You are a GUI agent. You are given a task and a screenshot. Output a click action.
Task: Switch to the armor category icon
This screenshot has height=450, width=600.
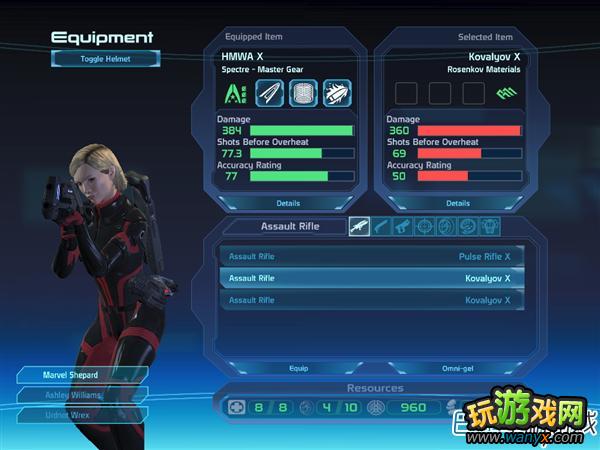(490, 227)
